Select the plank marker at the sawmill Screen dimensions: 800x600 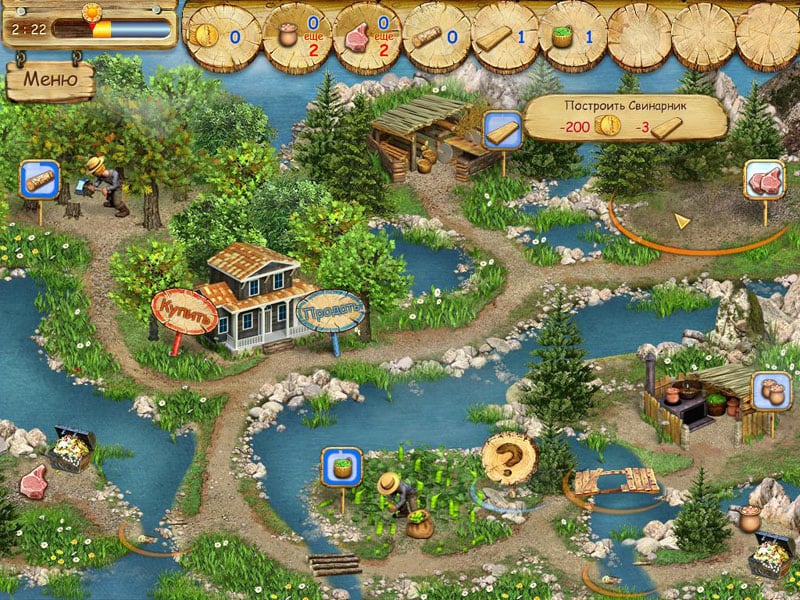pos(500,129)
